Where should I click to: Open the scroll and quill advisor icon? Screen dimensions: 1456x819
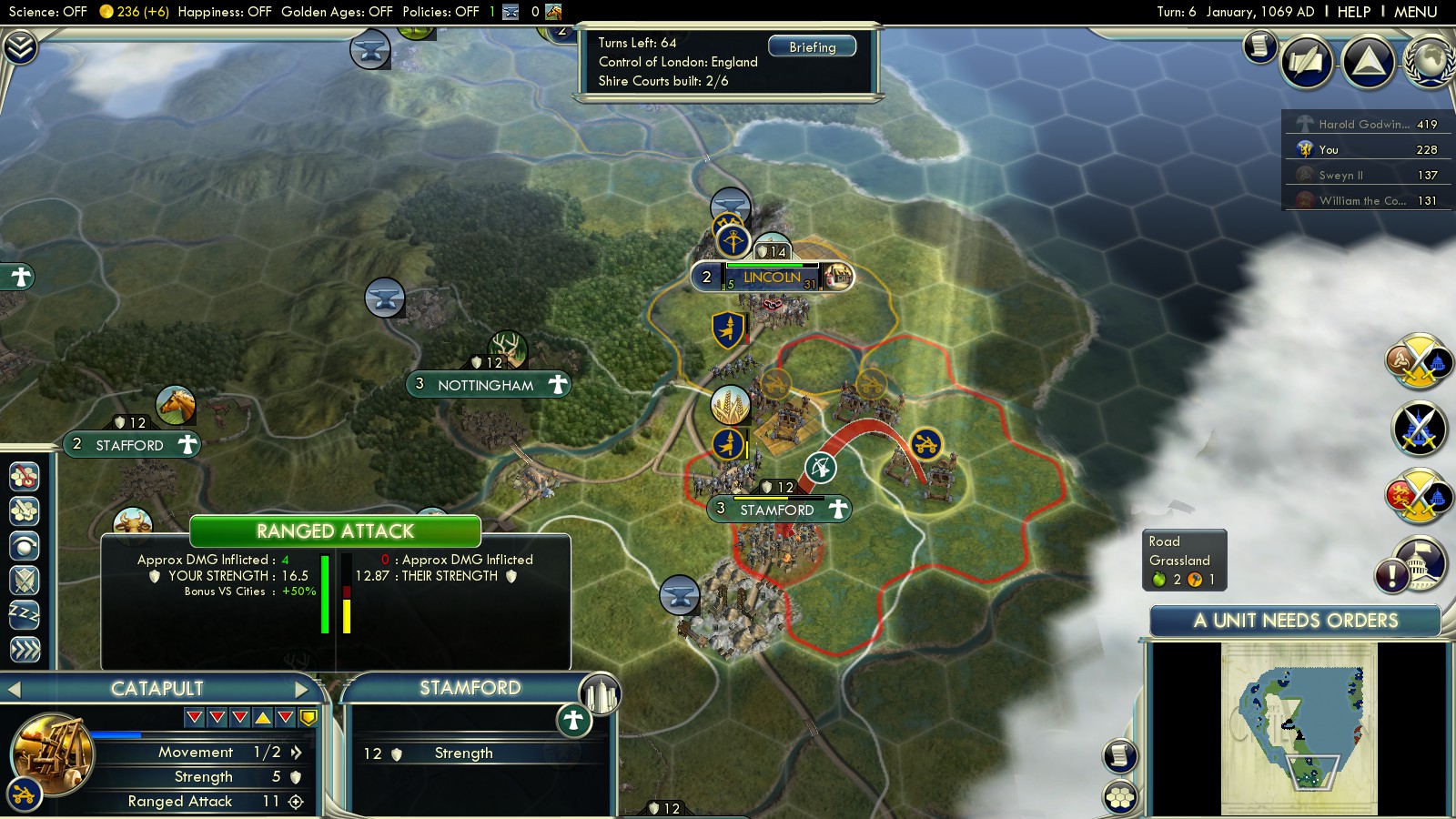(x=1260, y=45)
